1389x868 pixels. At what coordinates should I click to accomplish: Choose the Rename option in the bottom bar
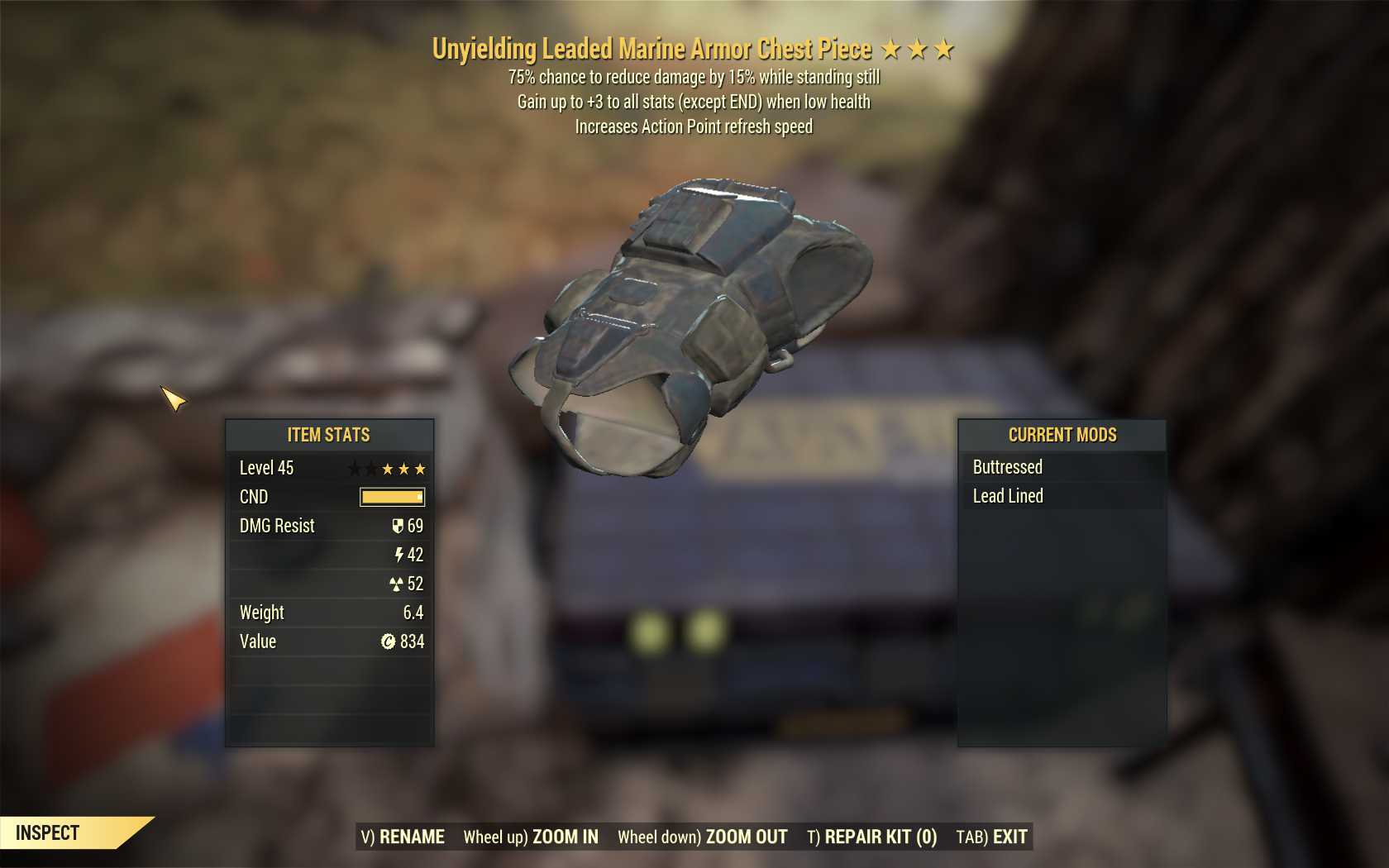(403, 837)
